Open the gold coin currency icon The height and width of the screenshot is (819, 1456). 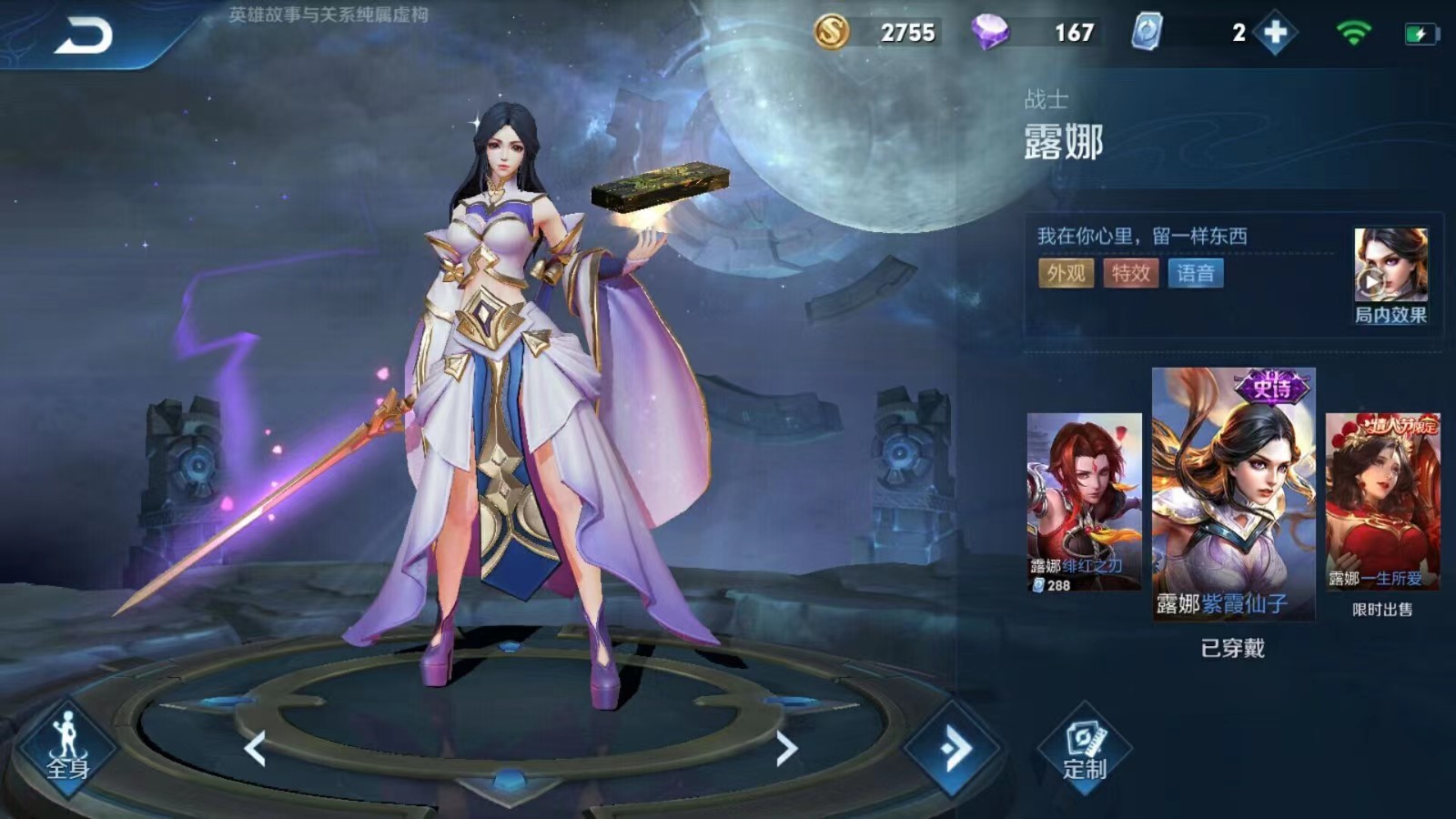(x=831, y=33)
